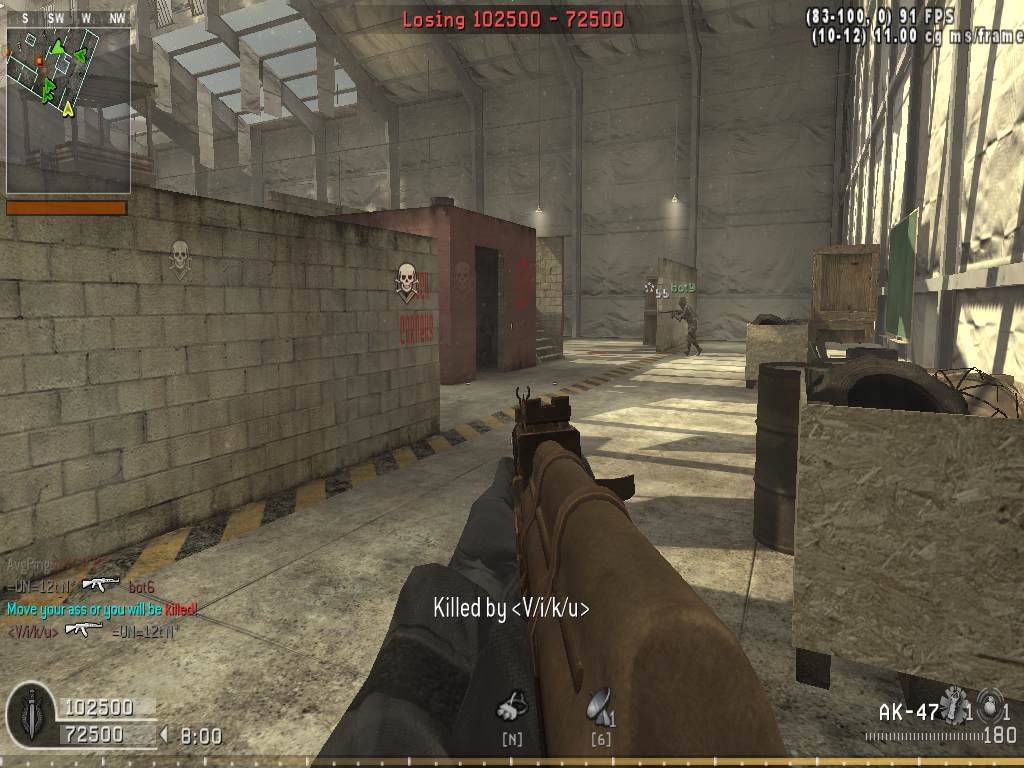Click the minimap radar panel

(x=68, y=110)
